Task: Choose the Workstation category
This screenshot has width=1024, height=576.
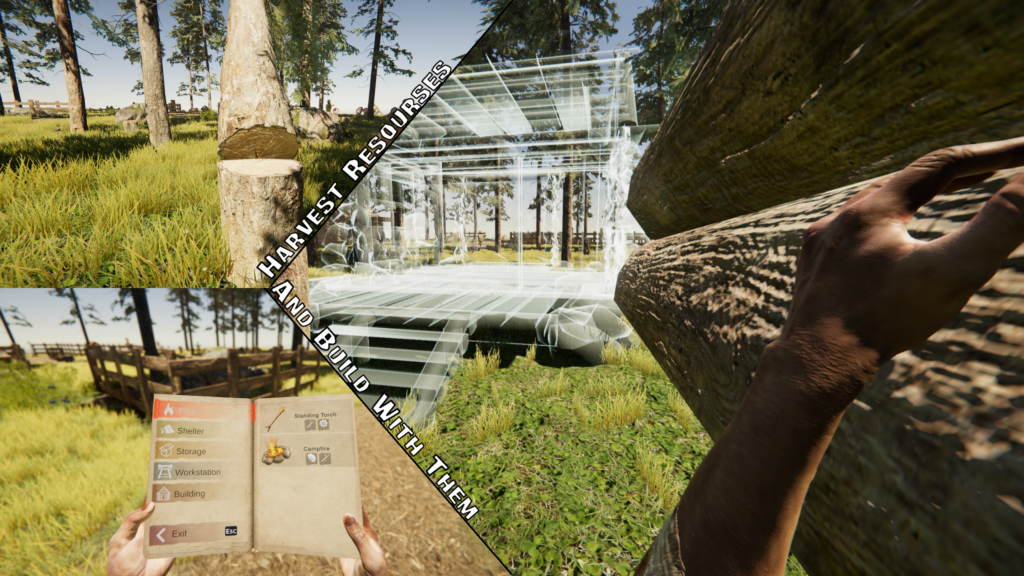Action: [x=195, y=472]
